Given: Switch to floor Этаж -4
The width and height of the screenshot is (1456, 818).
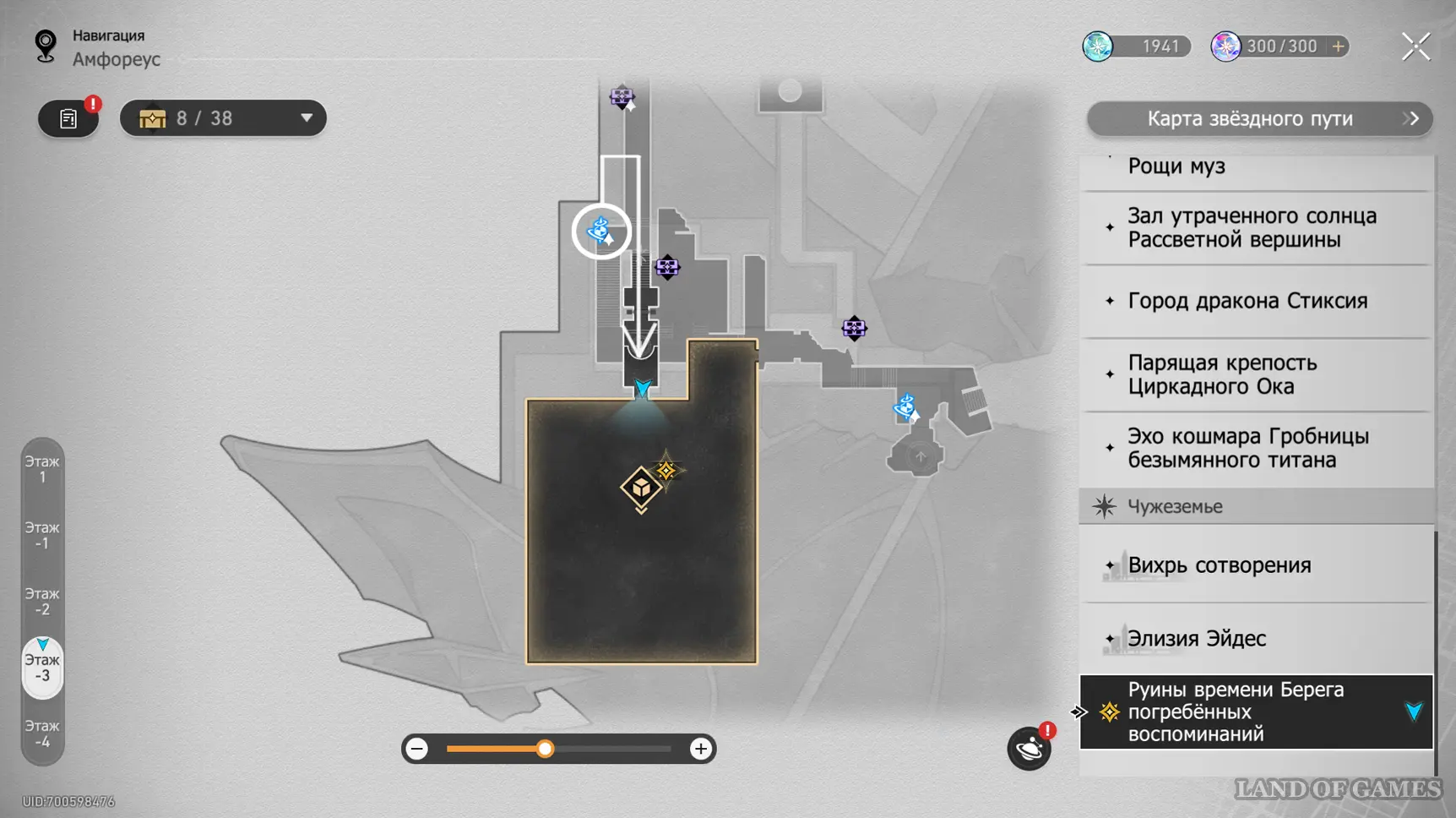Looking at the screenshot, I should [42, 733].
